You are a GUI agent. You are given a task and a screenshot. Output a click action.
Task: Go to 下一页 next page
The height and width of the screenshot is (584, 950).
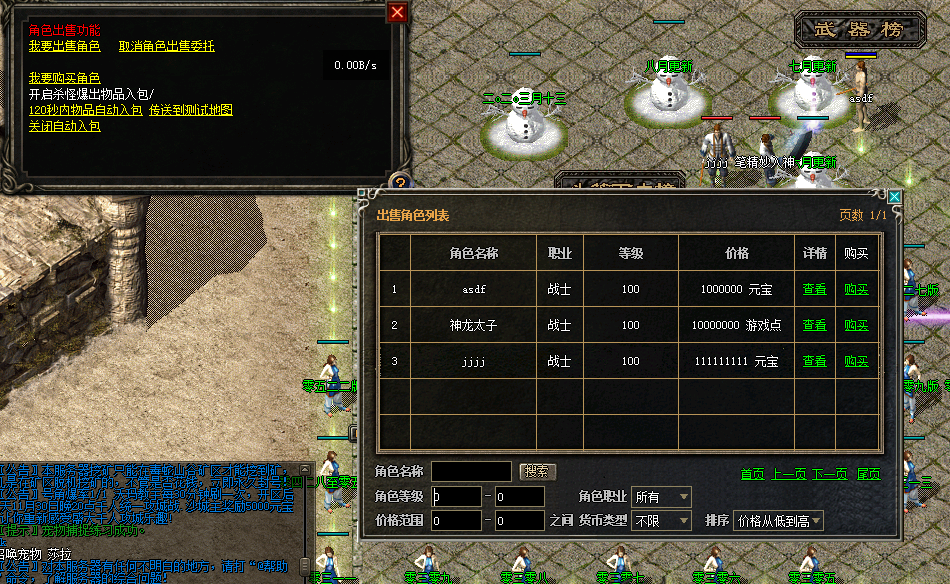tap(829, 474)
